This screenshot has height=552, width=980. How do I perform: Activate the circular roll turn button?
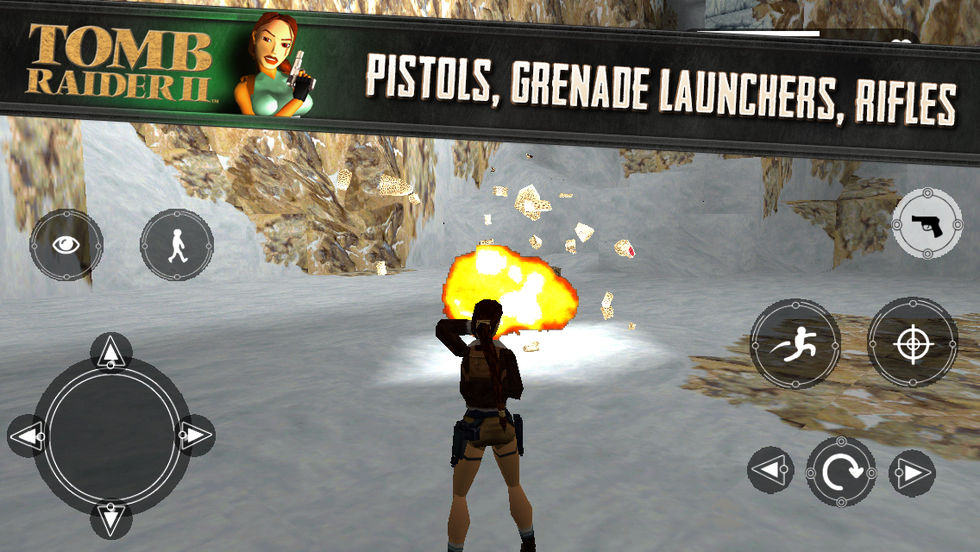pos(841,471)
